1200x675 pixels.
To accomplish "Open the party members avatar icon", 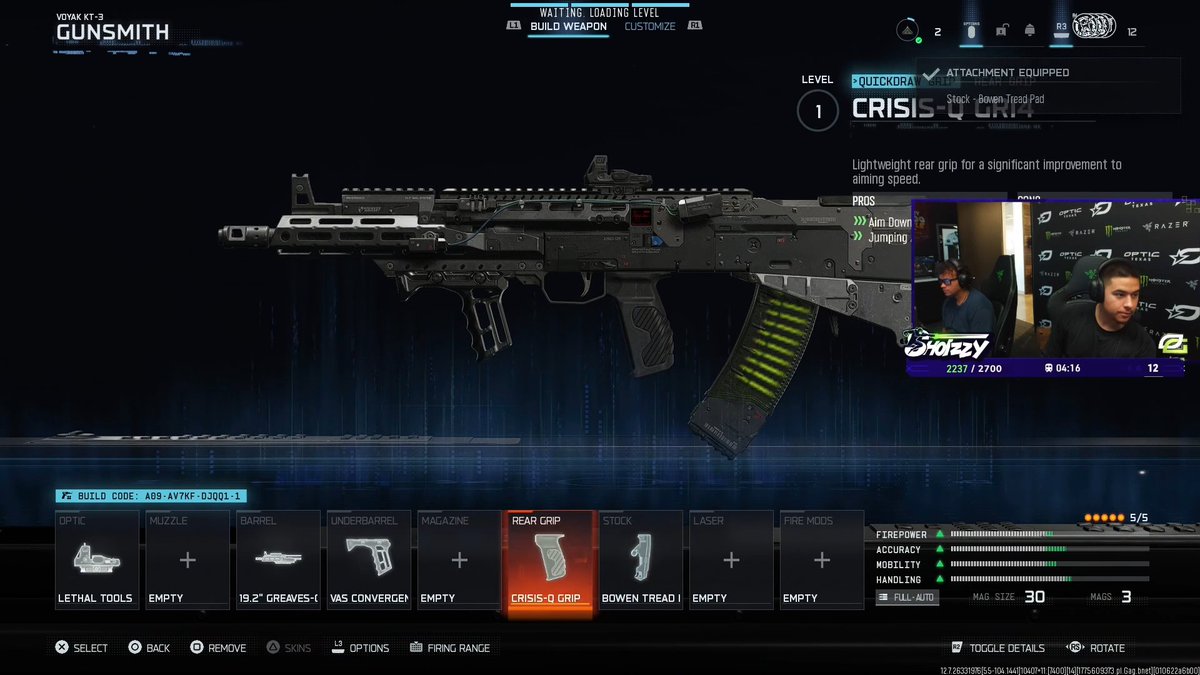I will pyautogui.click(x=1094, y=27).
